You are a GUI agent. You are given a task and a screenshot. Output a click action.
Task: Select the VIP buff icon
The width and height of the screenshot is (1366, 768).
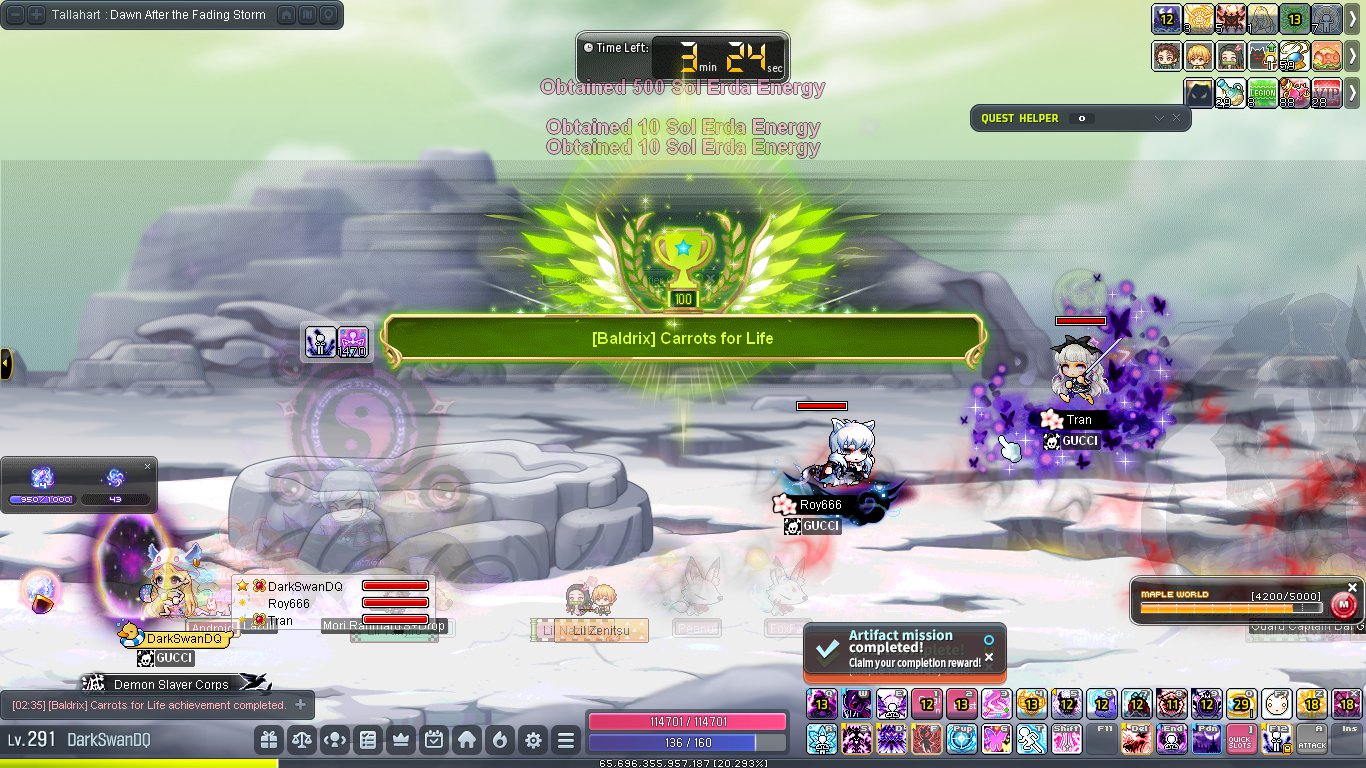pyautogui.click(x=1326, y=93)
